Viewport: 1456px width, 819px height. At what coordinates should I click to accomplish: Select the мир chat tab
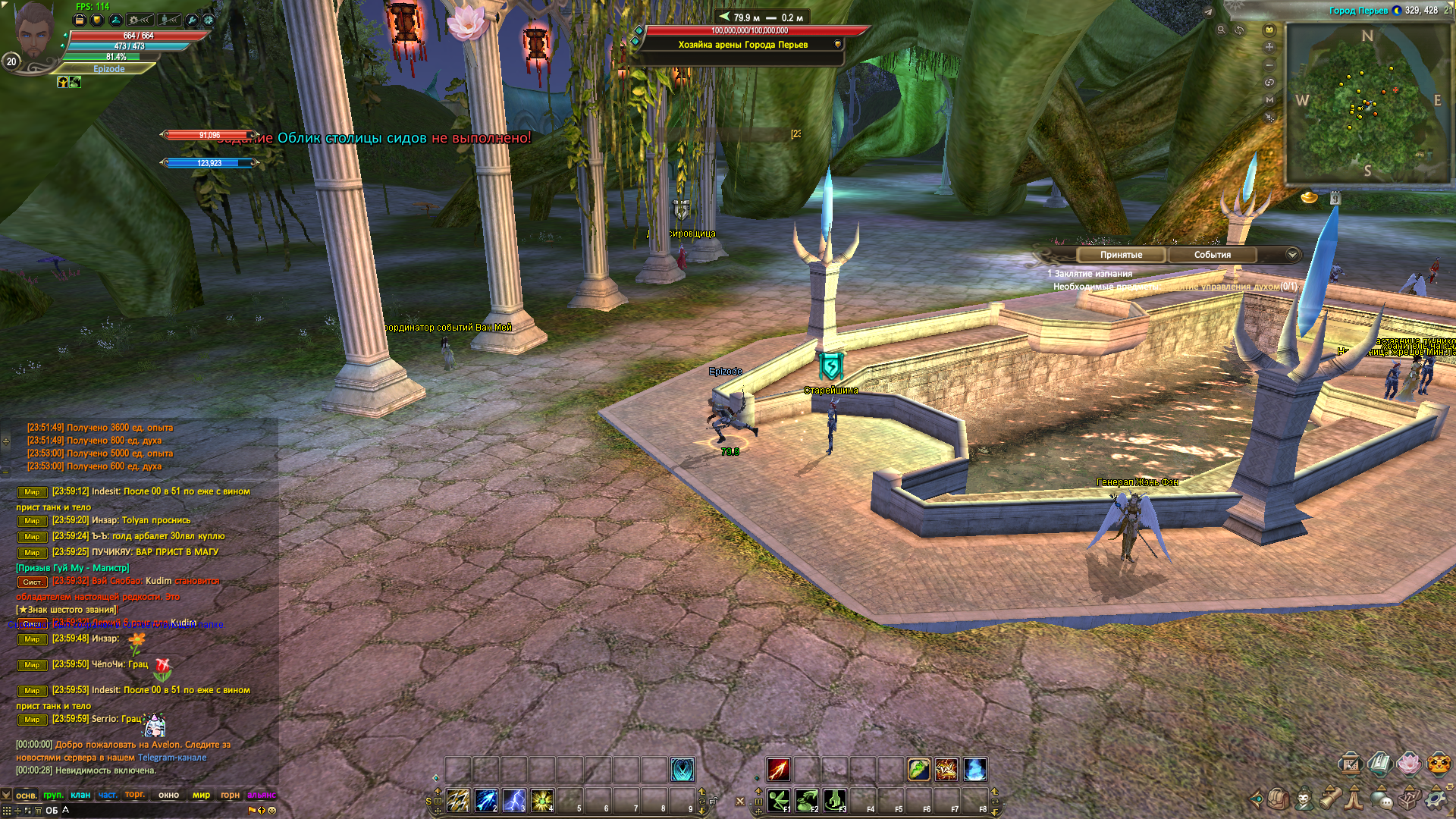tap(201, 795)
